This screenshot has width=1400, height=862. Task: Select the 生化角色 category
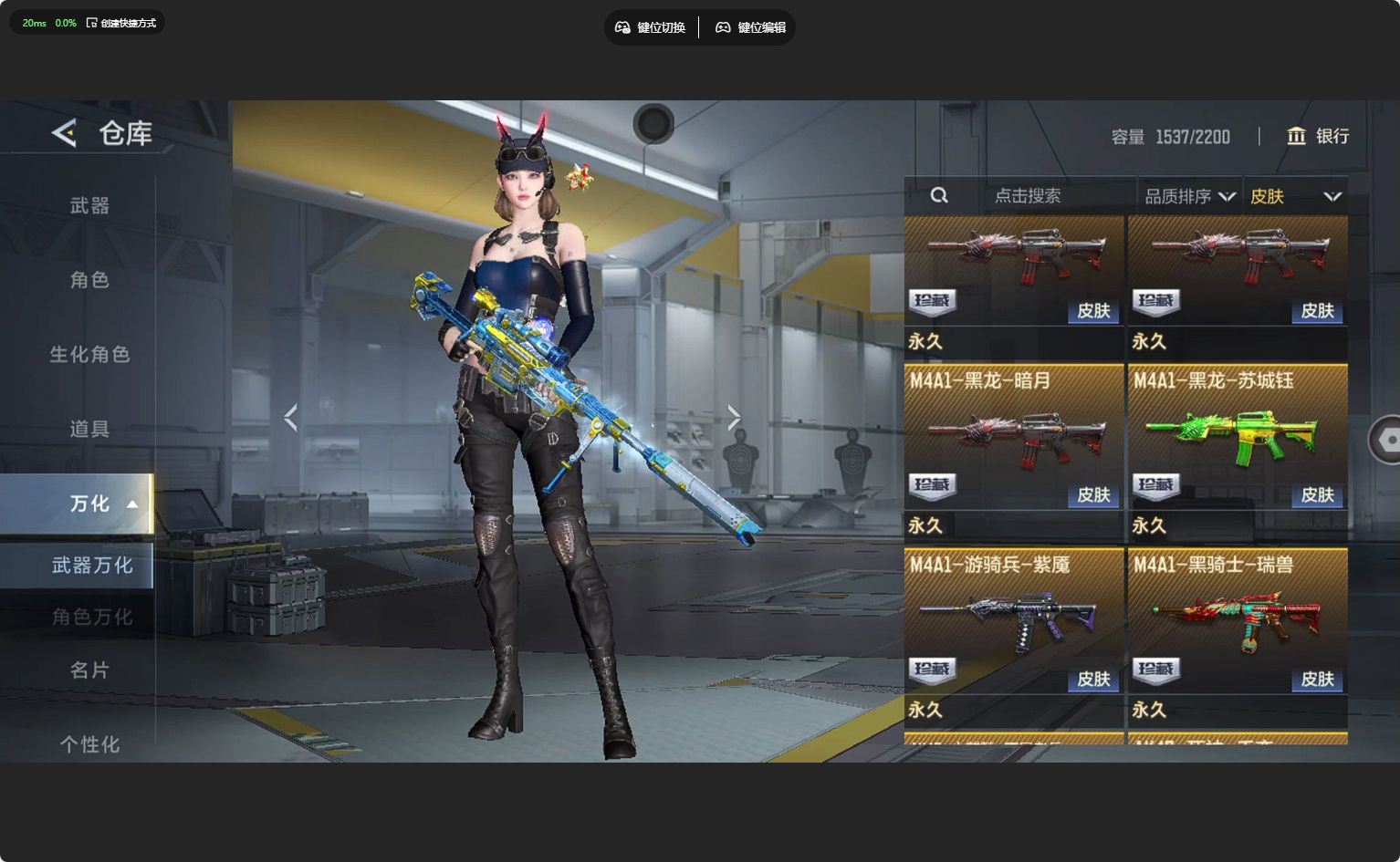click(x=89, y=354)
